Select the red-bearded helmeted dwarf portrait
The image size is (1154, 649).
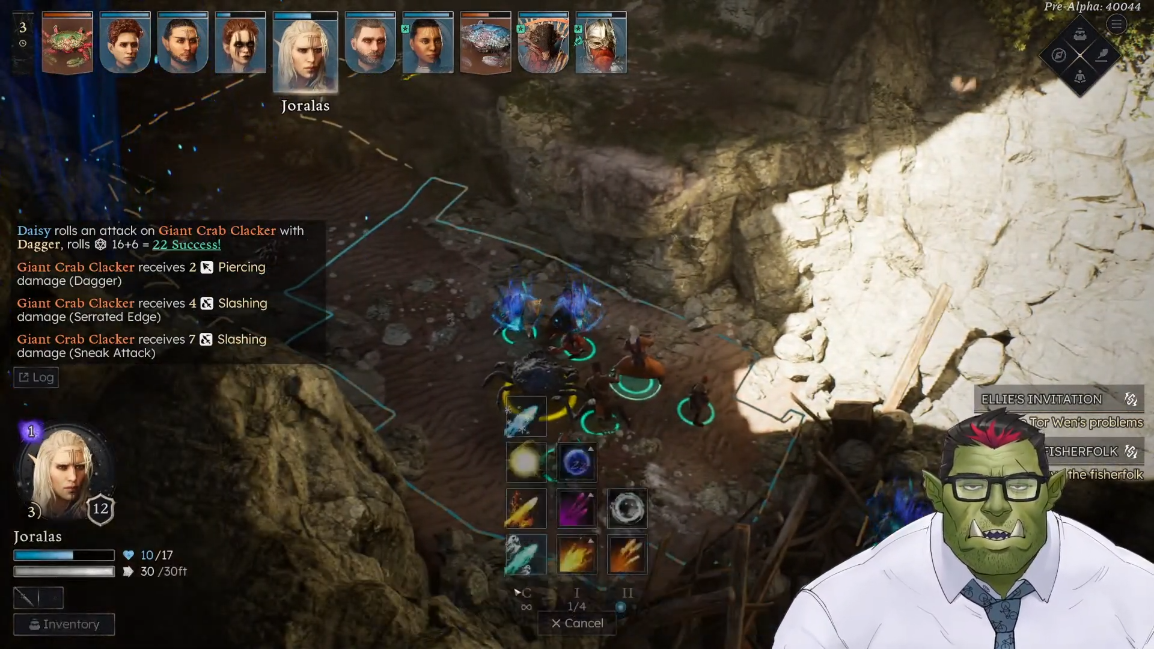coord(601,44)
